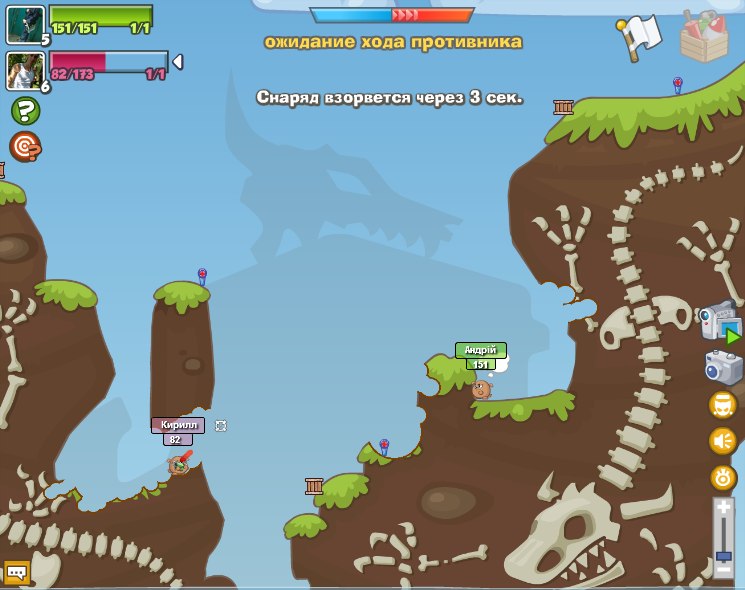Toggle the sound speaker button
The image size is (745, 590).
point(723,441)
